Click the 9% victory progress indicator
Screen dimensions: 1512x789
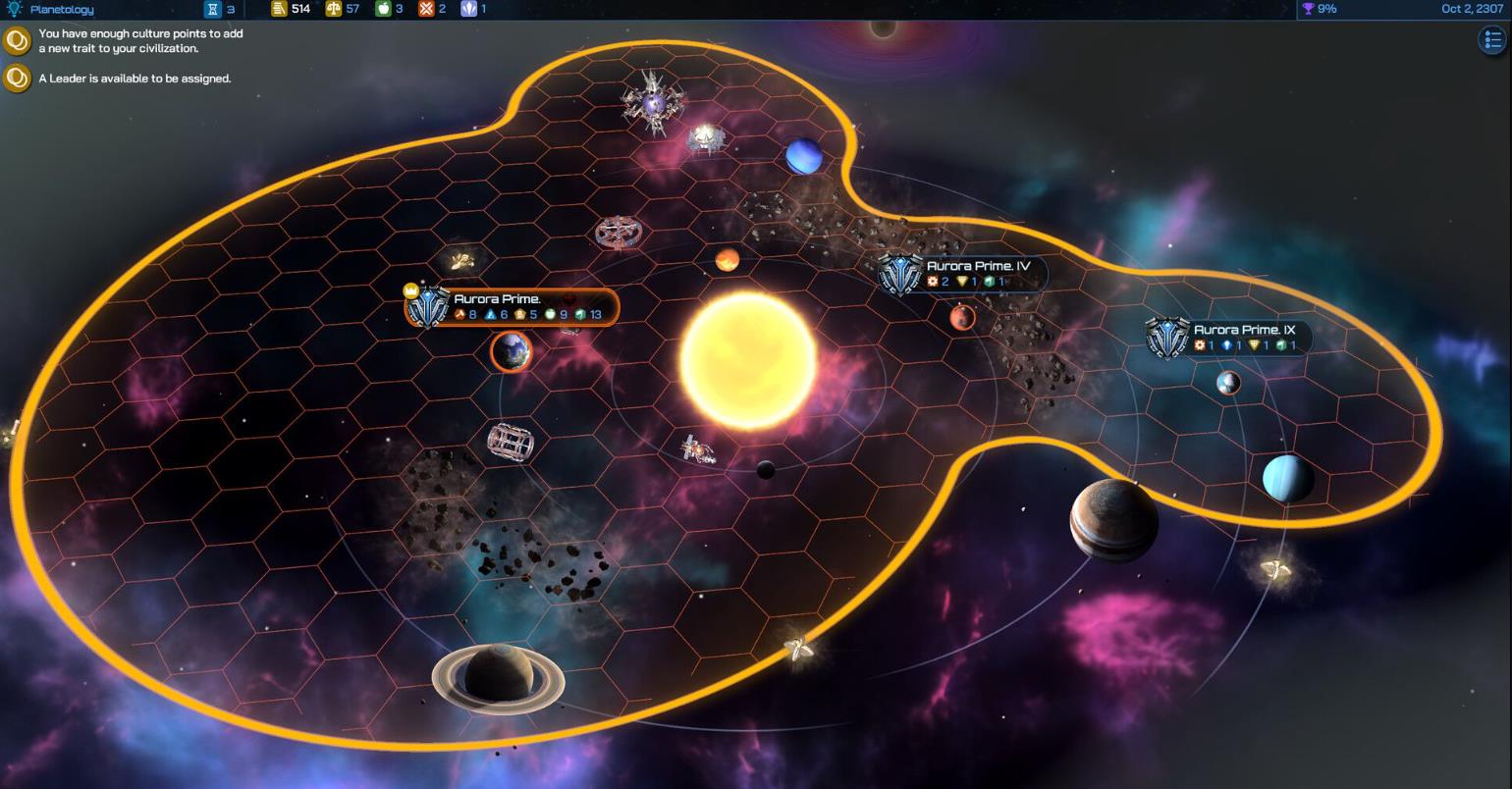click(x=1327, y=9)
